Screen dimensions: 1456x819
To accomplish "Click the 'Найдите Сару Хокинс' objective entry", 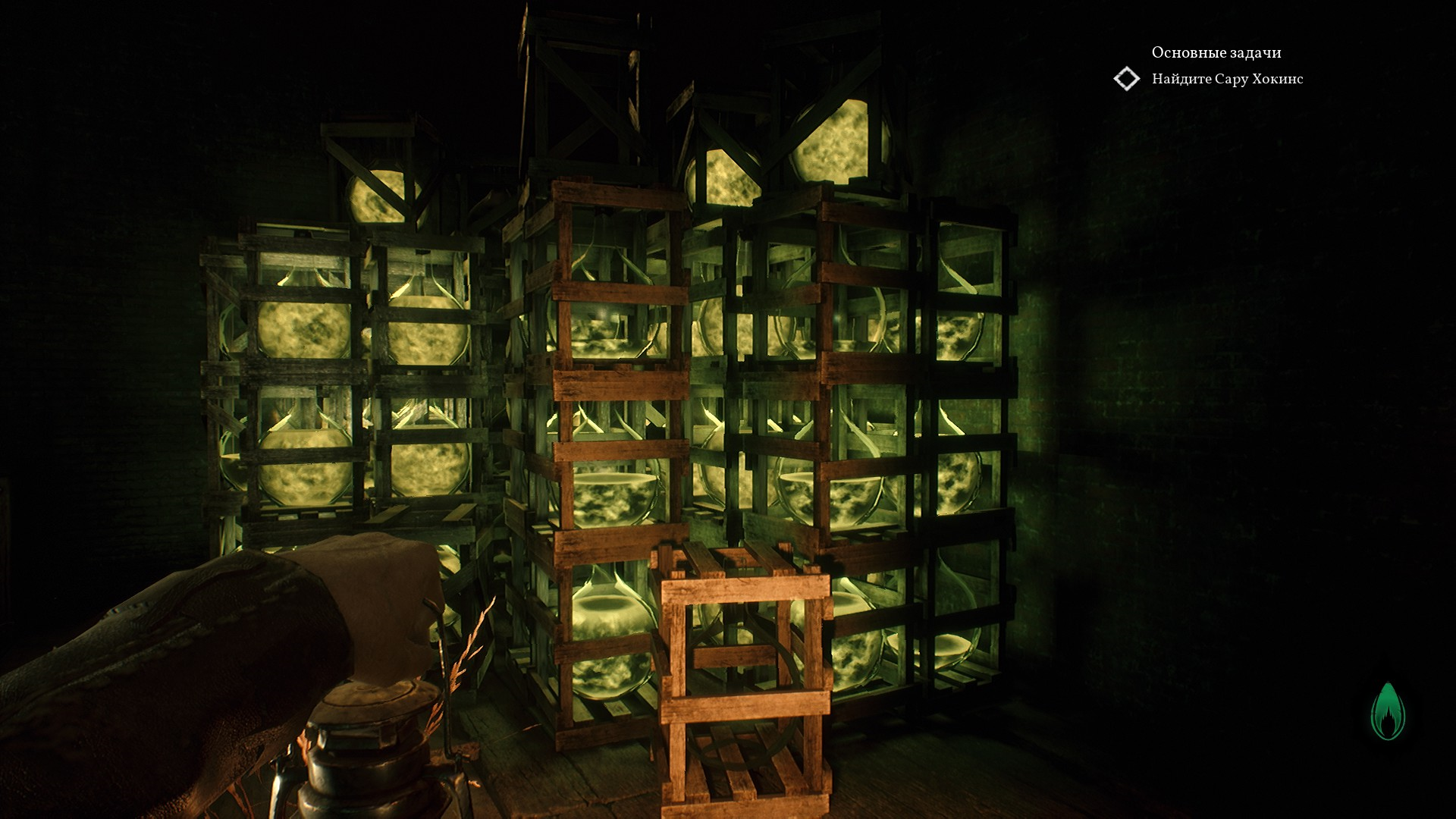I will [1227, 79].
